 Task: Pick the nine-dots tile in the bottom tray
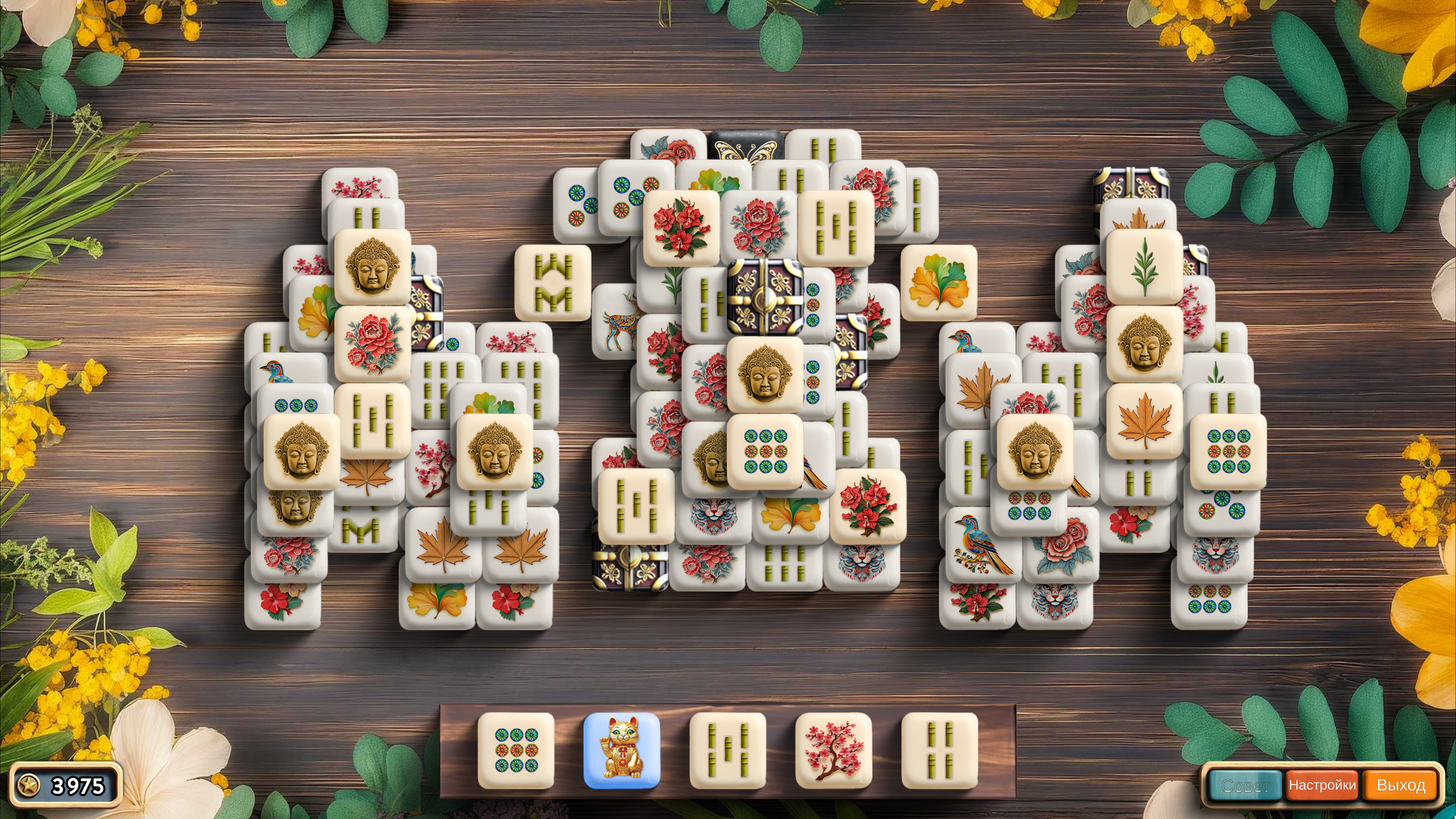(x=516, y=750)
